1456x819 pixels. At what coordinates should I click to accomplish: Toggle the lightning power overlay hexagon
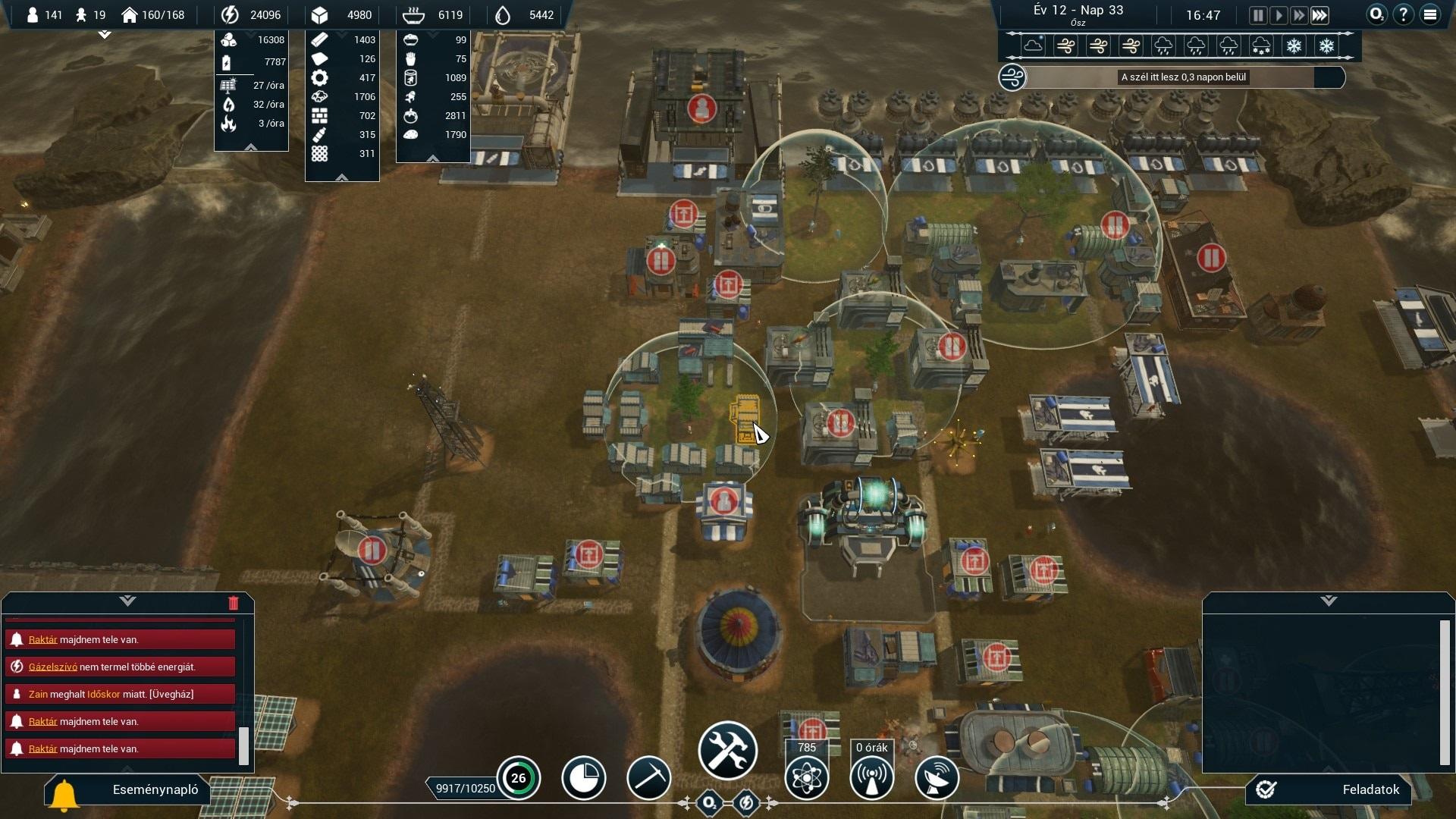click(x=746, y=802)
